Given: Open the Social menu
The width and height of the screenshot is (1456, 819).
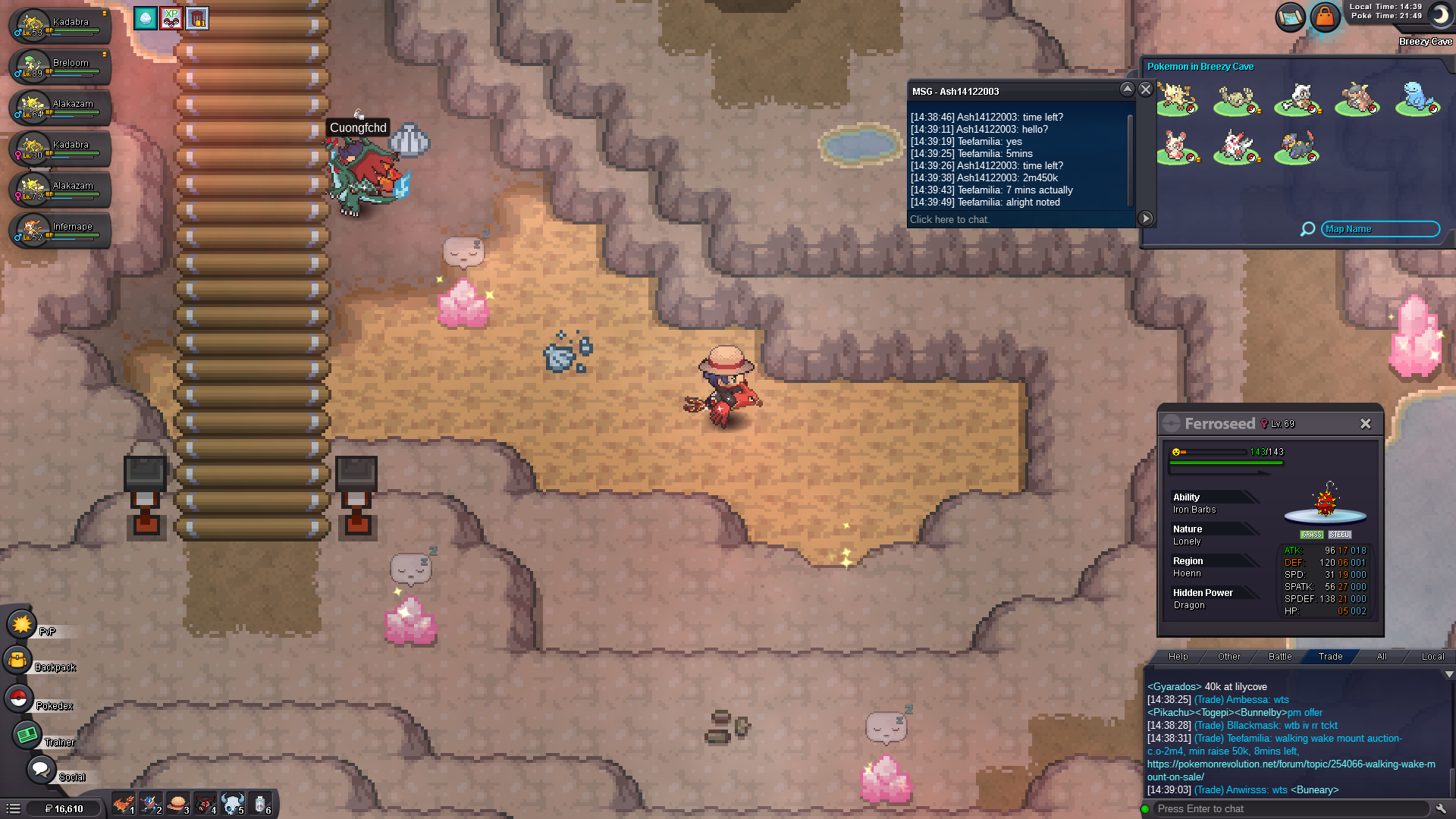Looking at the screenshot, I should tap(41, 770).
